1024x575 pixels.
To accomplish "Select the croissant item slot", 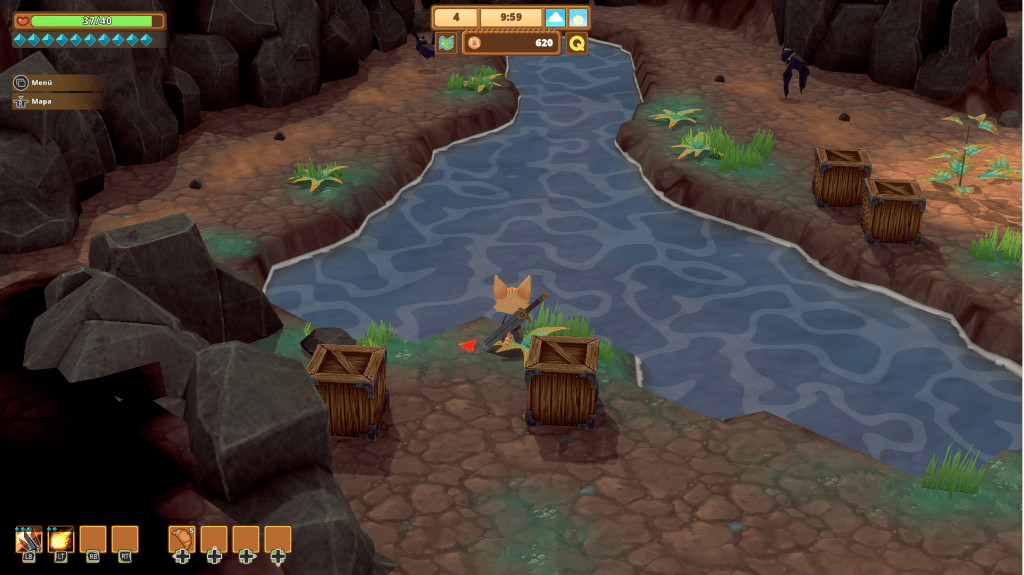I will click(x=181, y=539).
